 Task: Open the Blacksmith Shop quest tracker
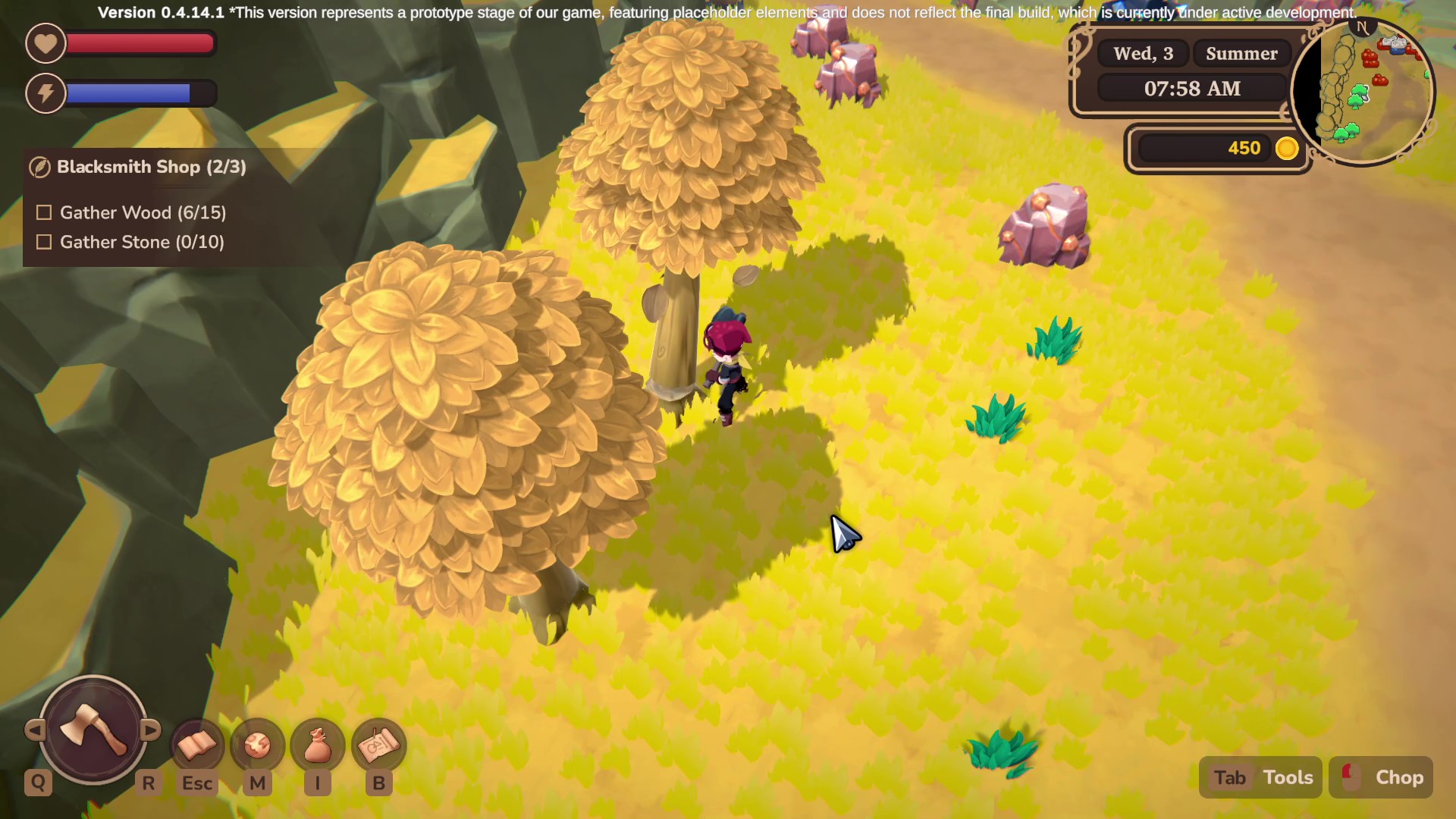click(151, 167)
